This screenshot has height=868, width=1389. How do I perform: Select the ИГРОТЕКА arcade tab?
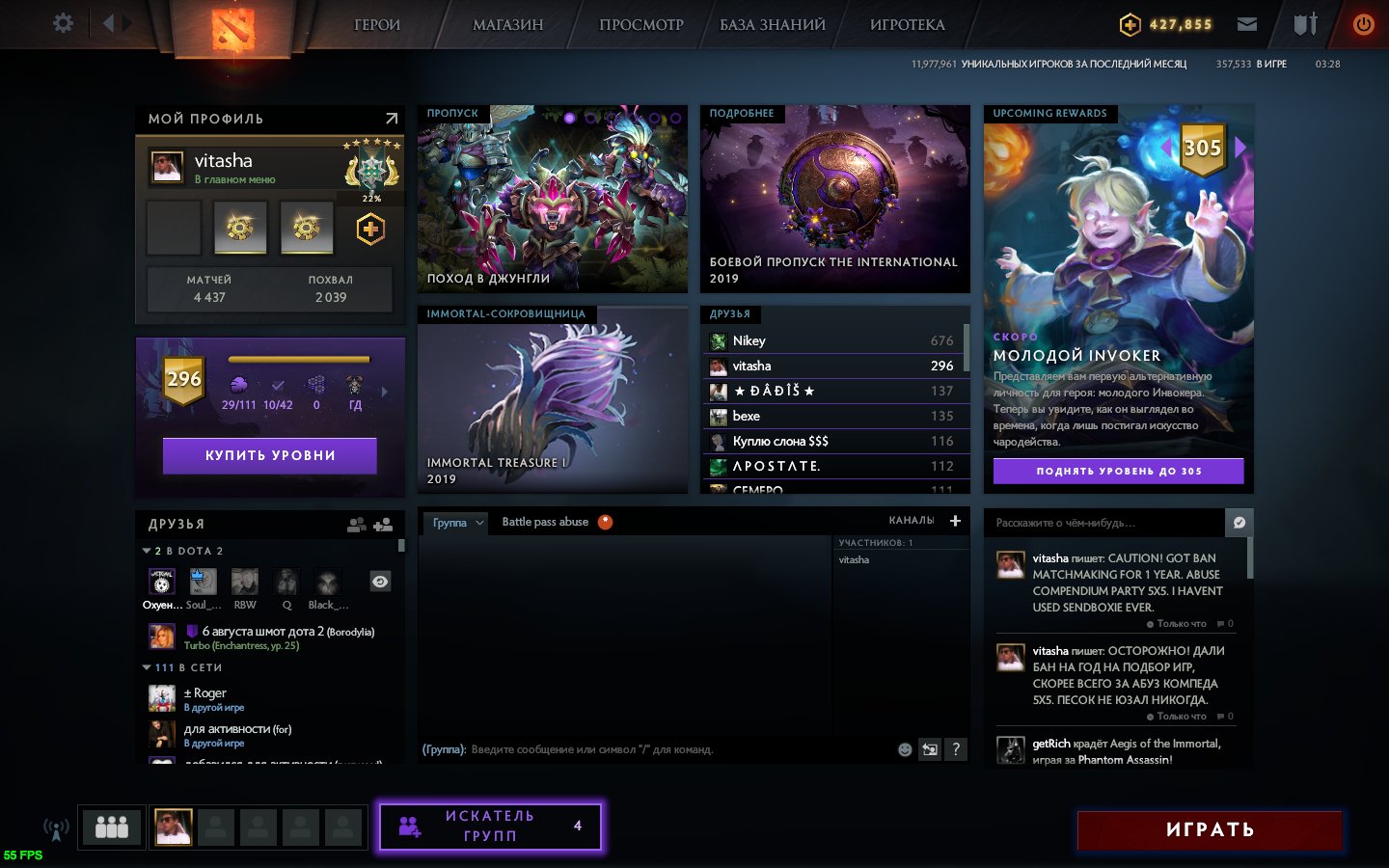907,25
